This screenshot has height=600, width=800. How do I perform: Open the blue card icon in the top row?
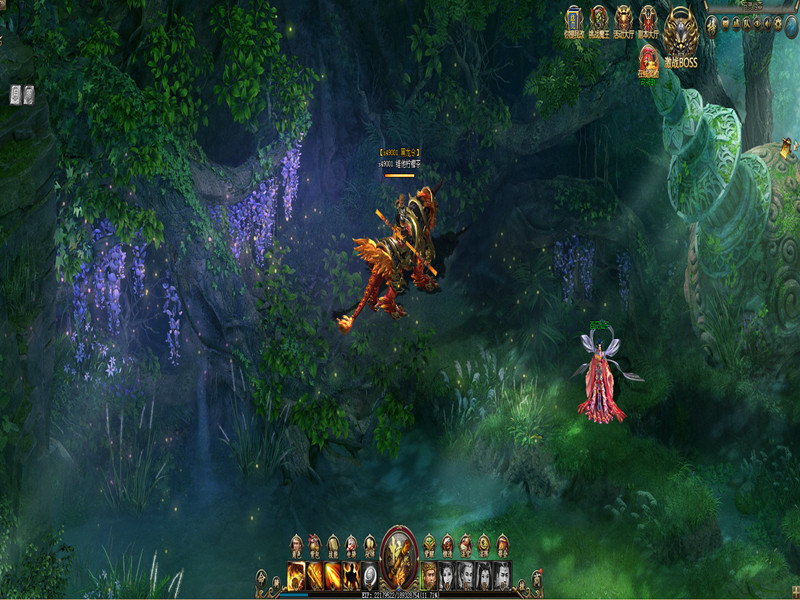coord(574,18)
